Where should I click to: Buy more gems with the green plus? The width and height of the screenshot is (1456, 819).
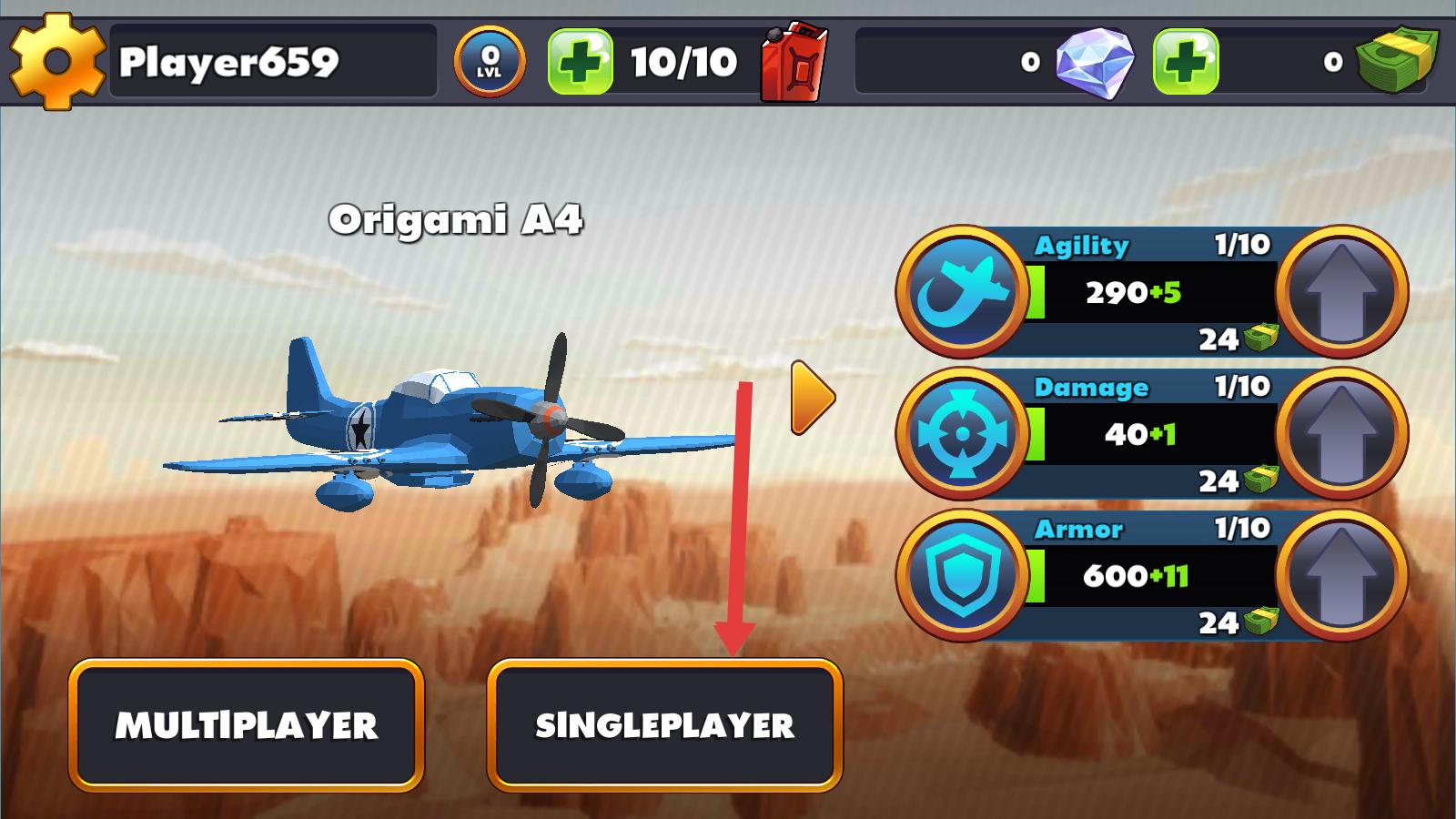[x=1185, y=62]
